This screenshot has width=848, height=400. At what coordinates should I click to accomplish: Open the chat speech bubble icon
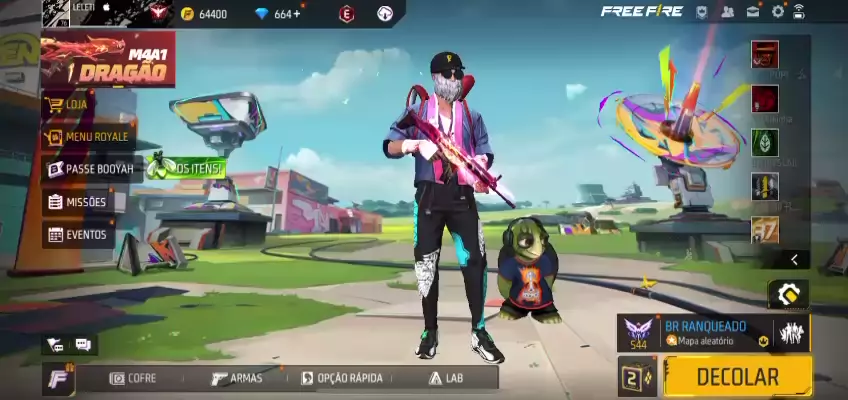(82, 345)
